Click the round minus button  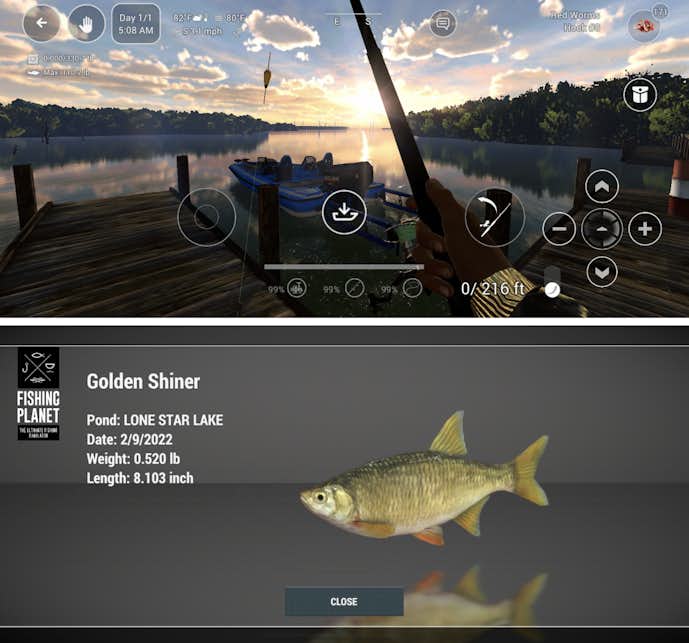(559, 229)
